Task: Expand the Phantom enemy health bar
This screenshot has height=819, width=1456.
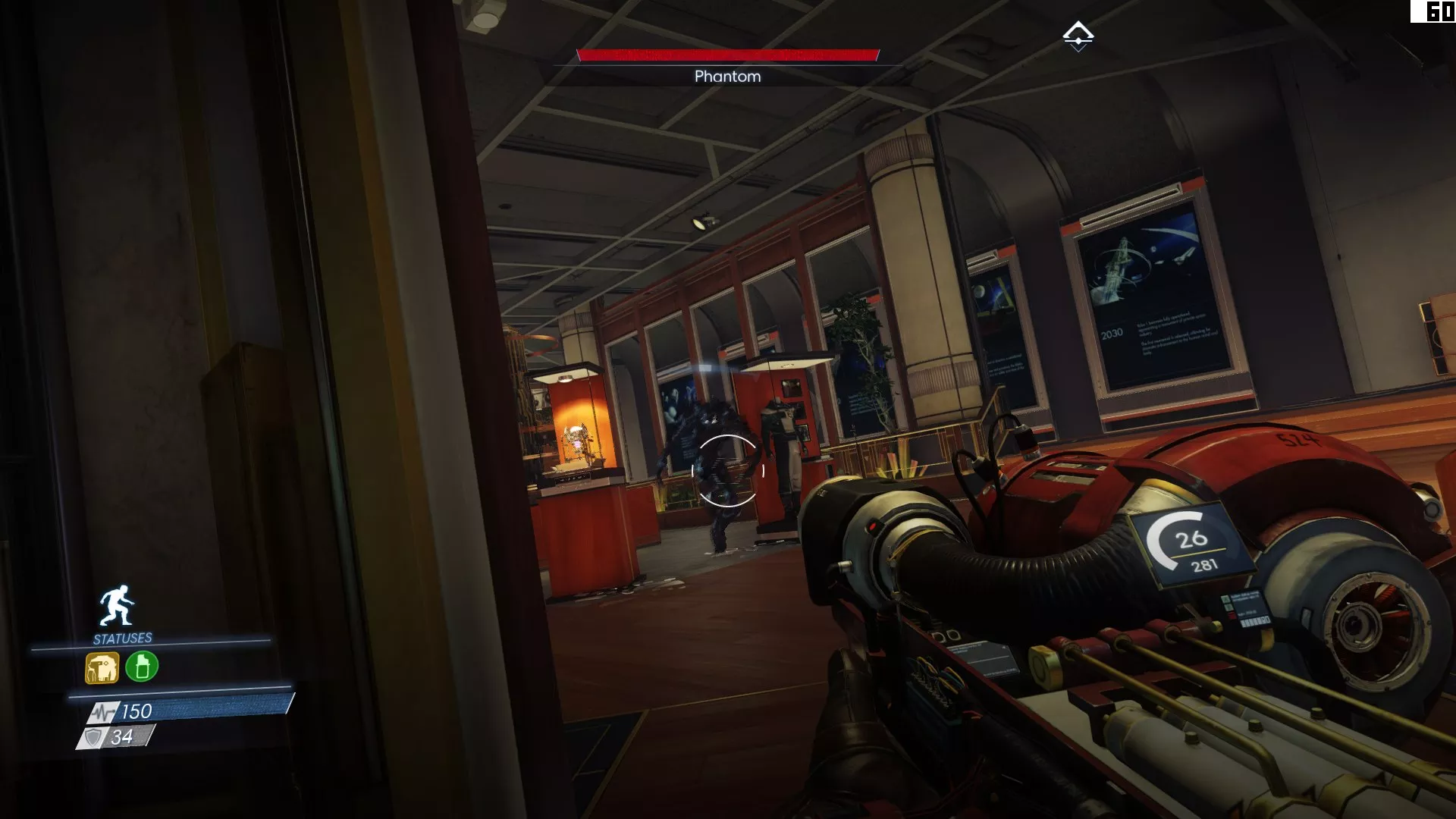Action: [x=727, y=54]
